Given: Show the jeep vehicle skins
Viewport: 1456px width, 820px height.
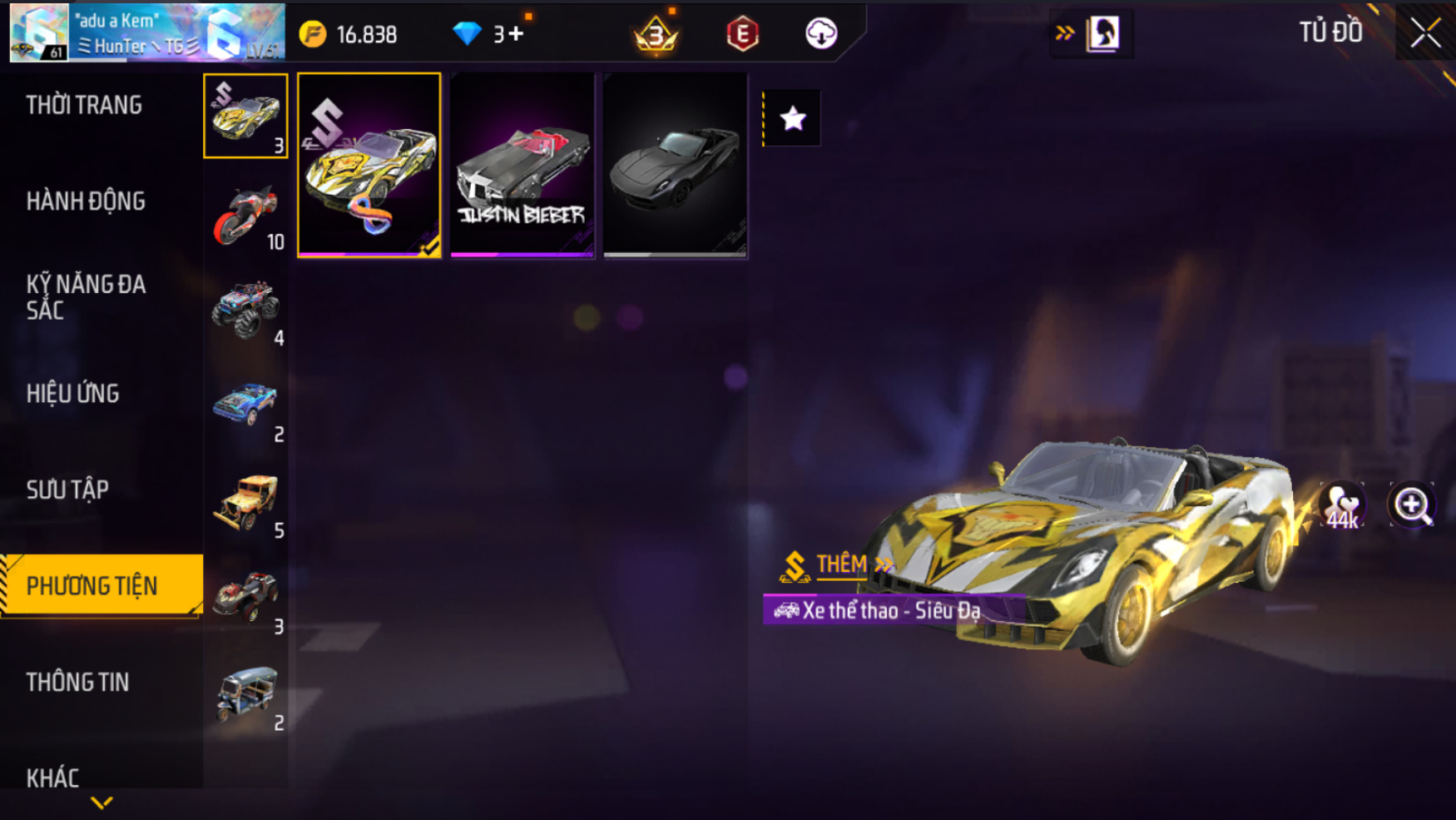Looking at the screenshot, I should 245,504.
